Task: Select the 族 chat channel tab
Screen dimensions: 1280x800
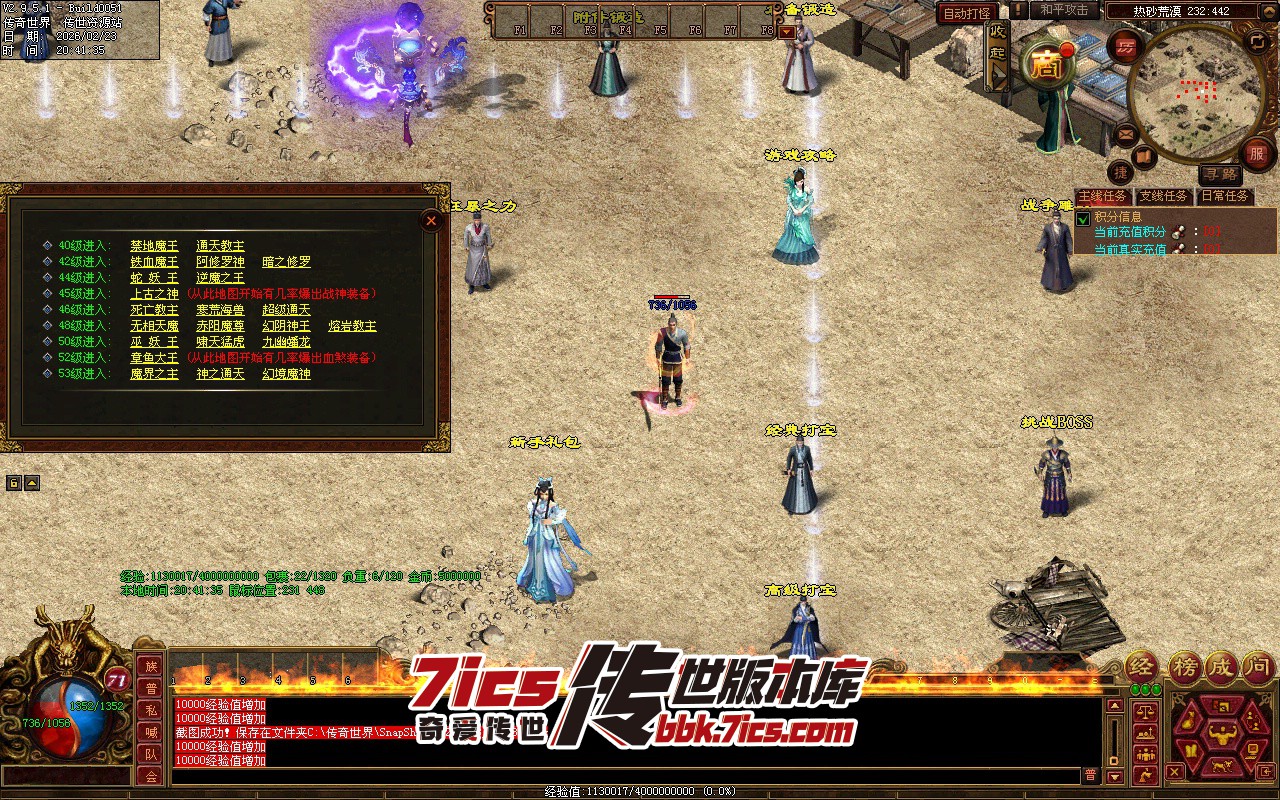Action: [150, 666]
